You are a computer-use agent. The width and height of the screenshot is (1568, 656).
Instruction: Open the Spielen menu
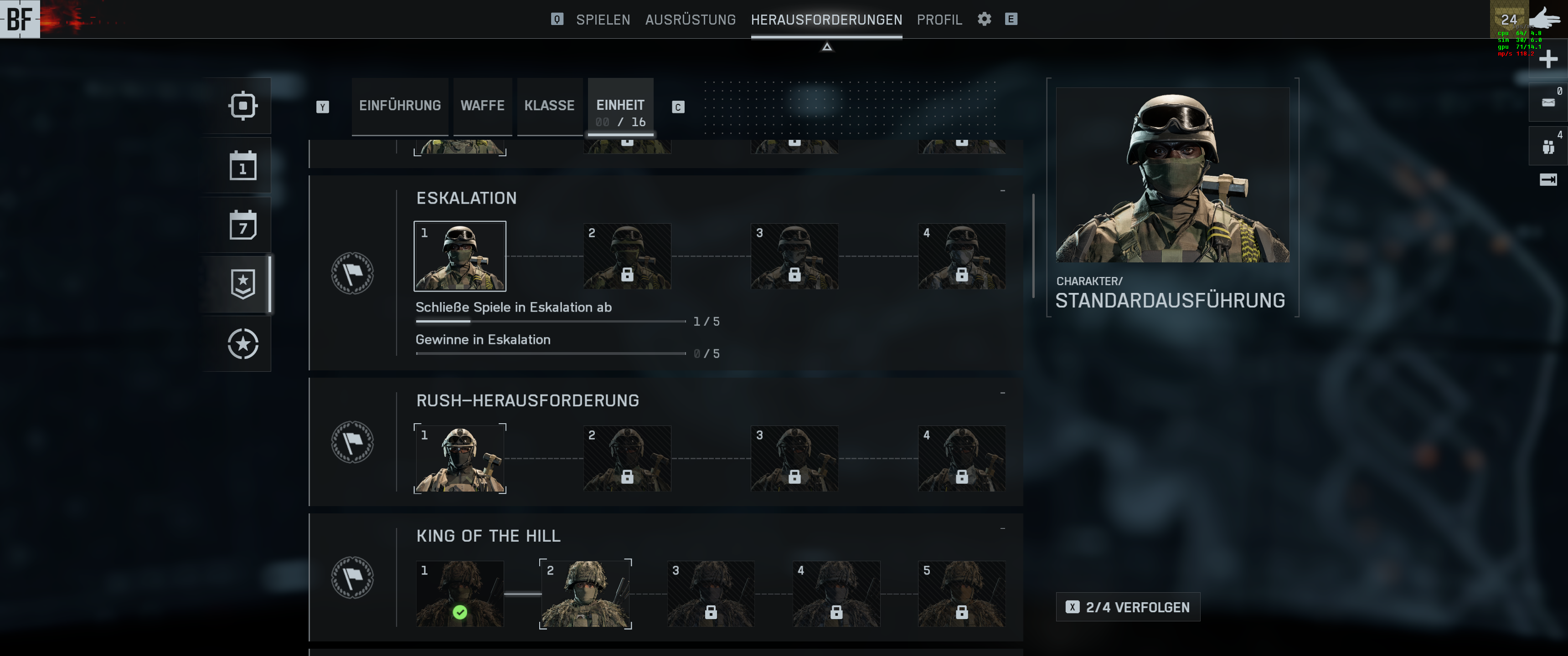click(x=603, y=20)
